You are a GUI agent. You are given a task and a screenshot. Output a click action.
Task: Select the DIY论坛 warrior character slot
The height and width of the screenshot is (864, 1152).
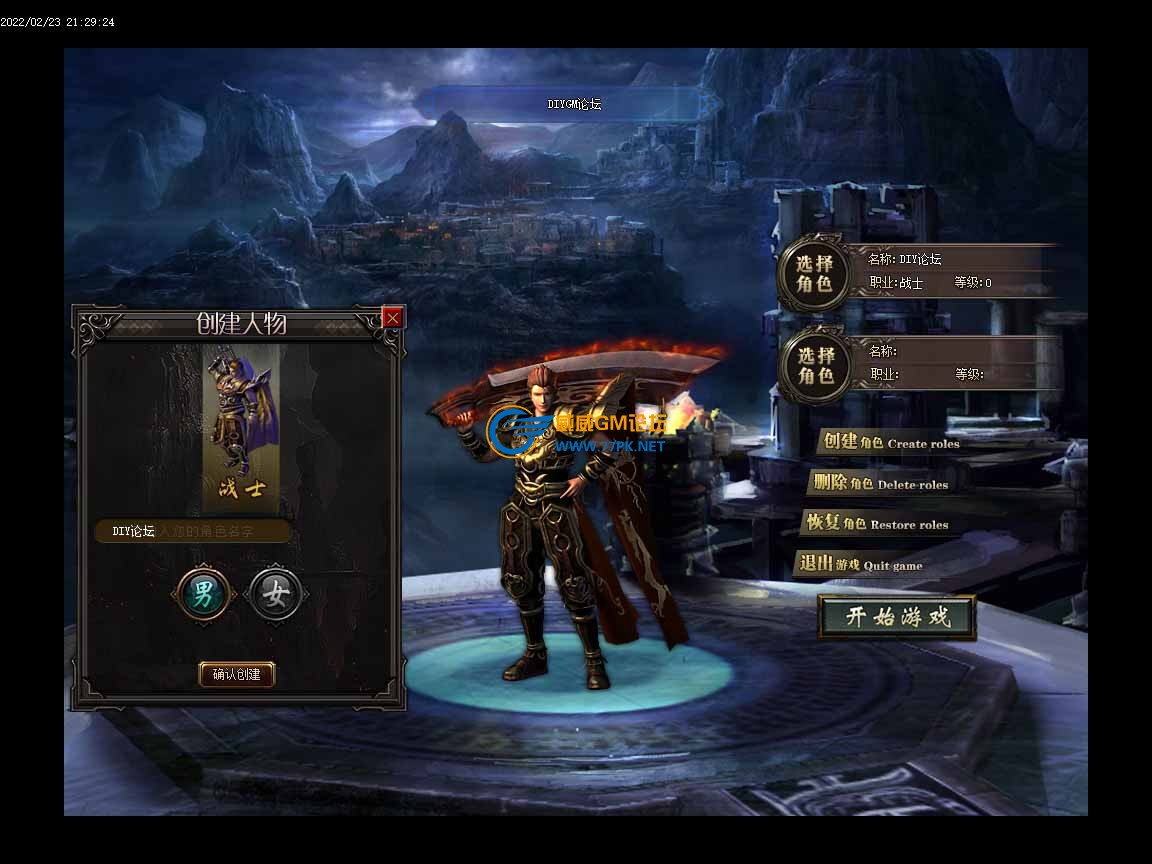click(x=815, y=273)
